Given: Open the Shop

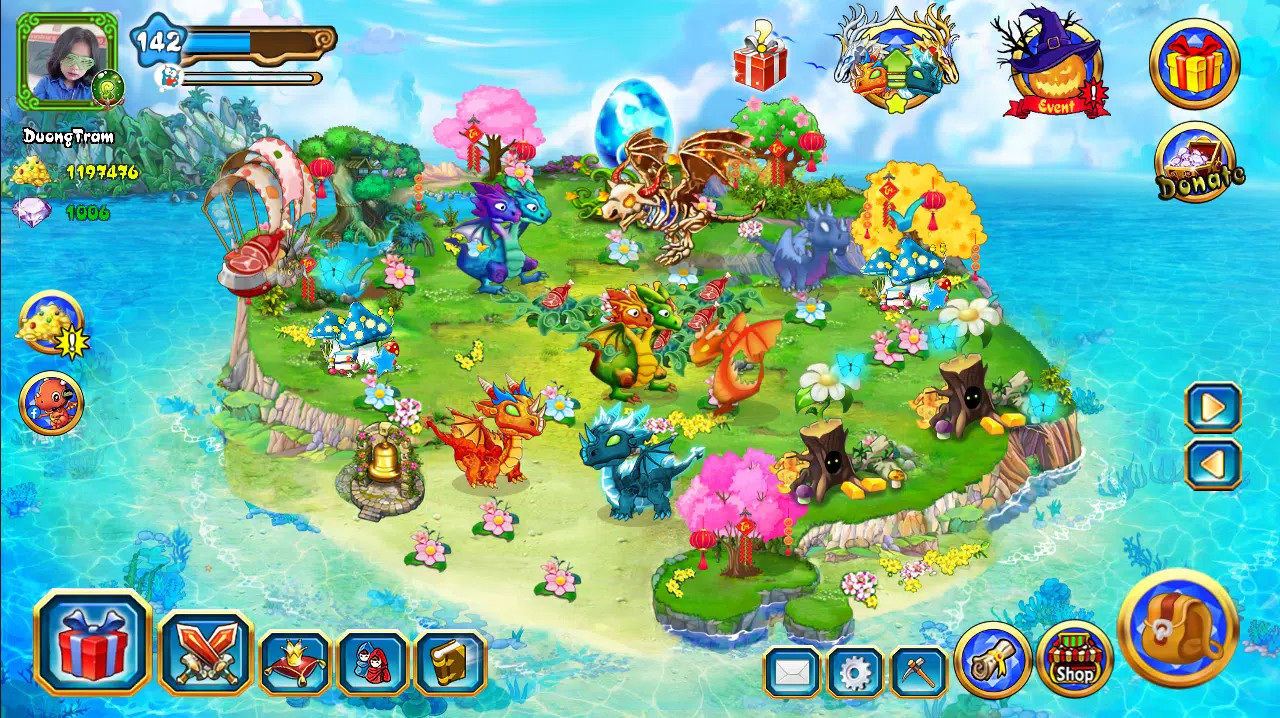Looking at the screenshot, I should pos(1074,660).
